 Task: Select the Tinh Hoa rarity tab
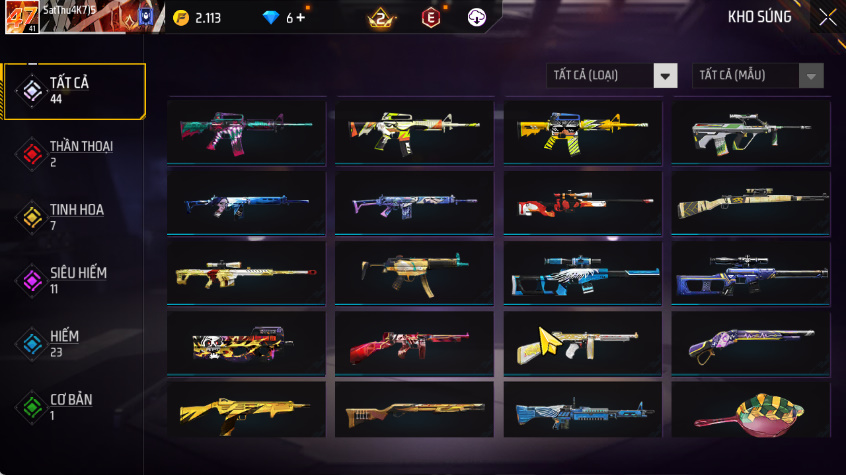[x=73, y=217]
